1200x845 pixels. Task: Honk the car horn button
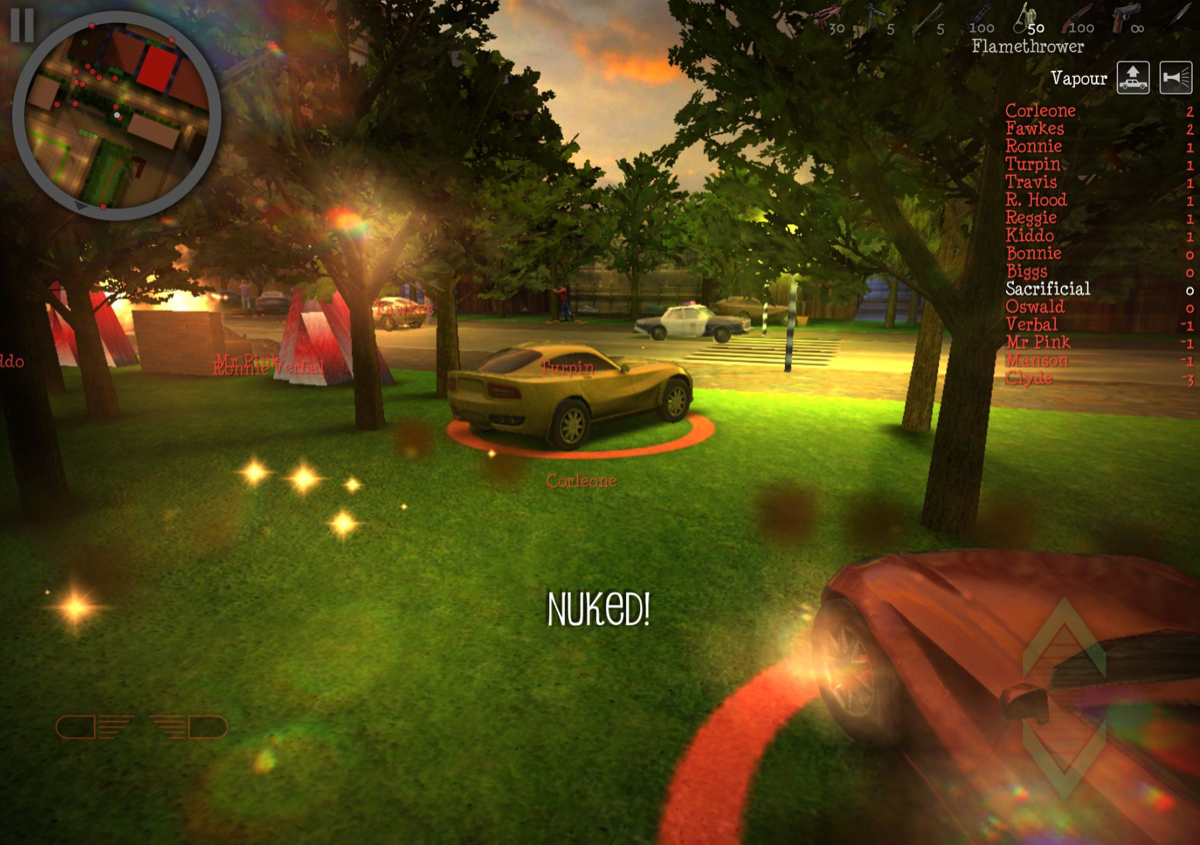1176,78
